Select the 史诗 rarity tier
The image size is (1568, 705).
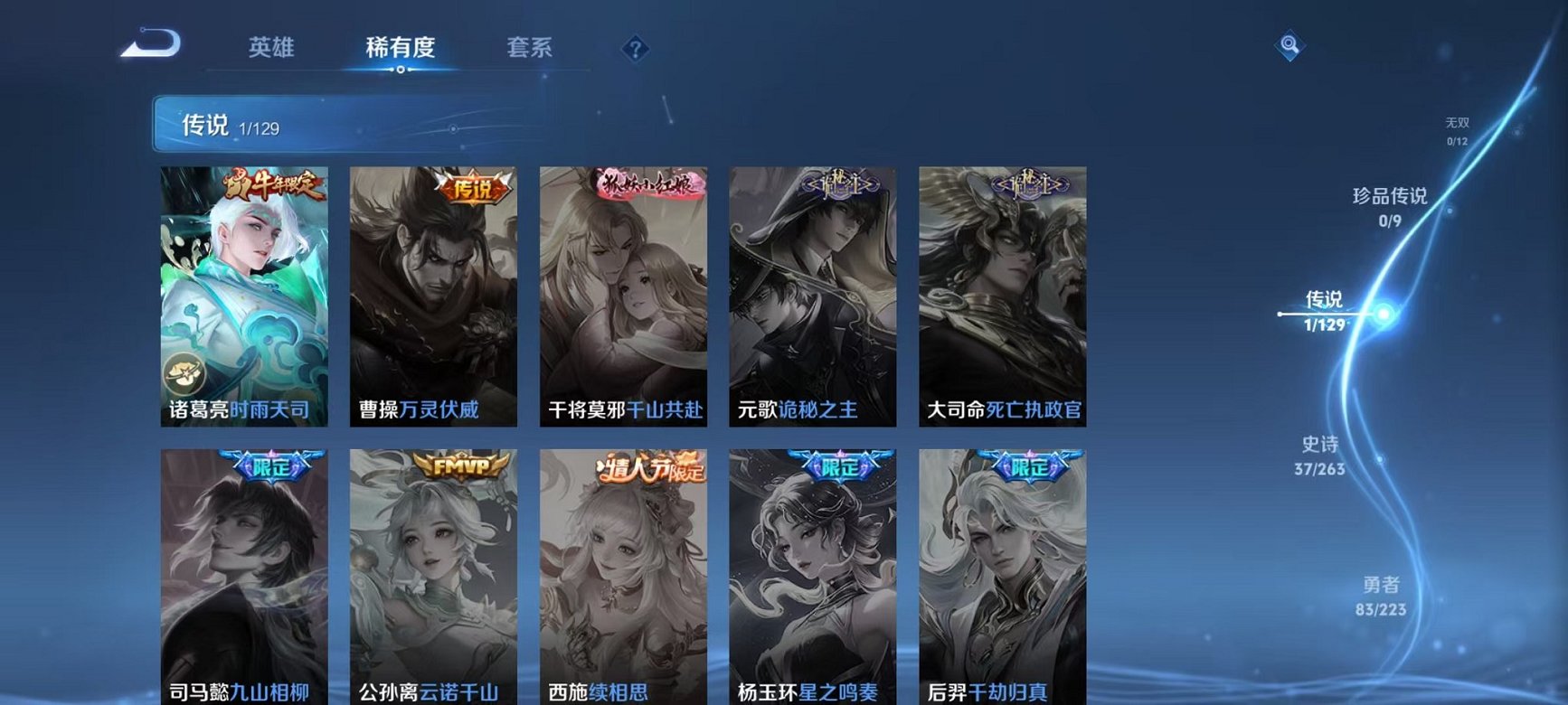tap(1320, 456)
